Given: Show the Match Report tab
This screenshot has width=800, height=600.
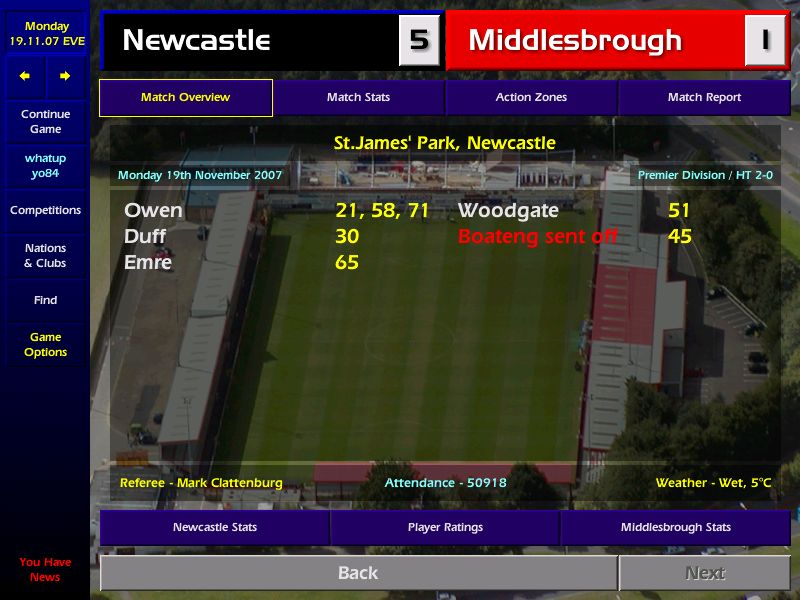Looking at the screenshot, I should tap(704, 98).
